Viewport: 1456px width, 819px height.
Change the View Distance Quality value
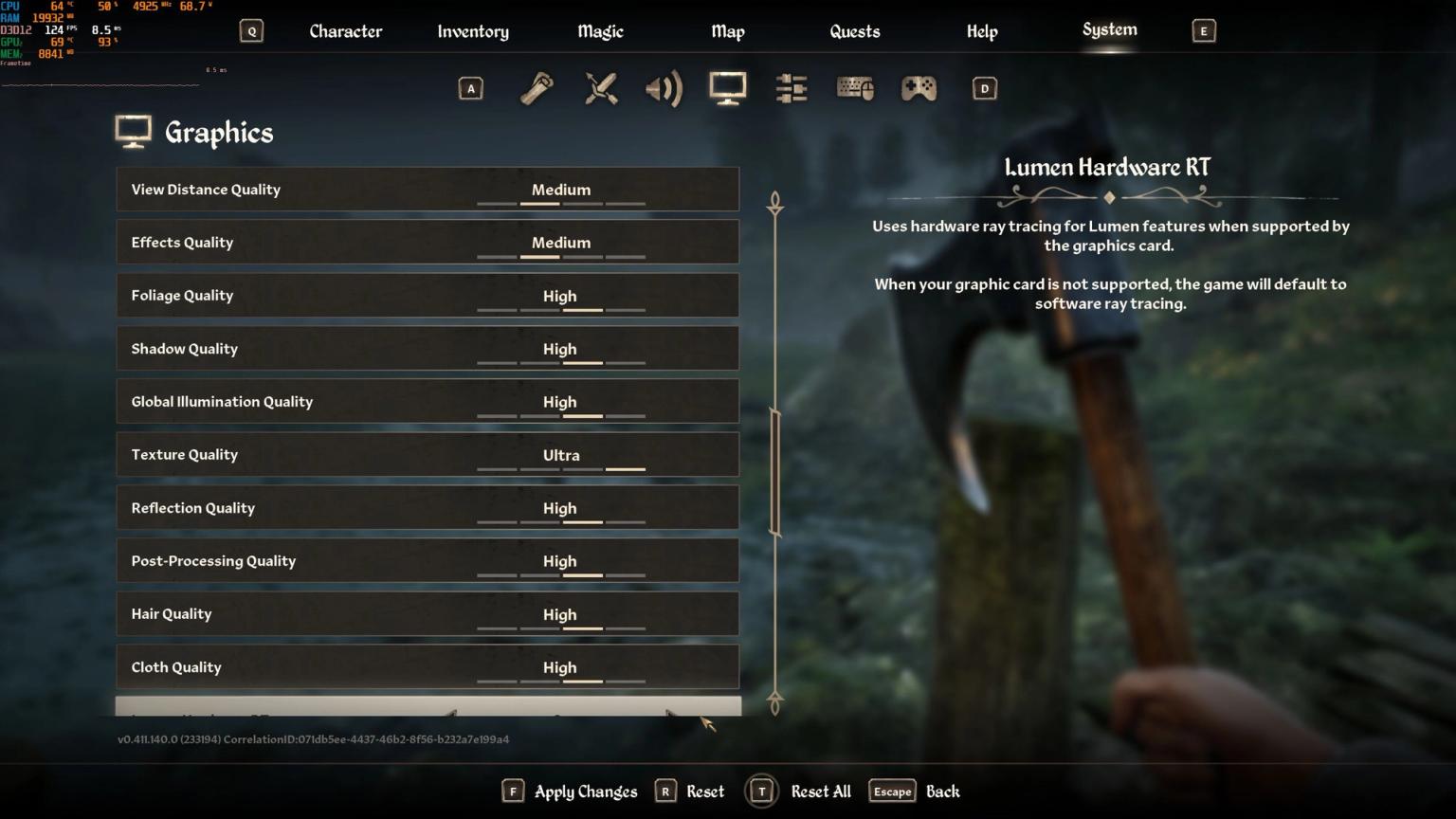560,190
